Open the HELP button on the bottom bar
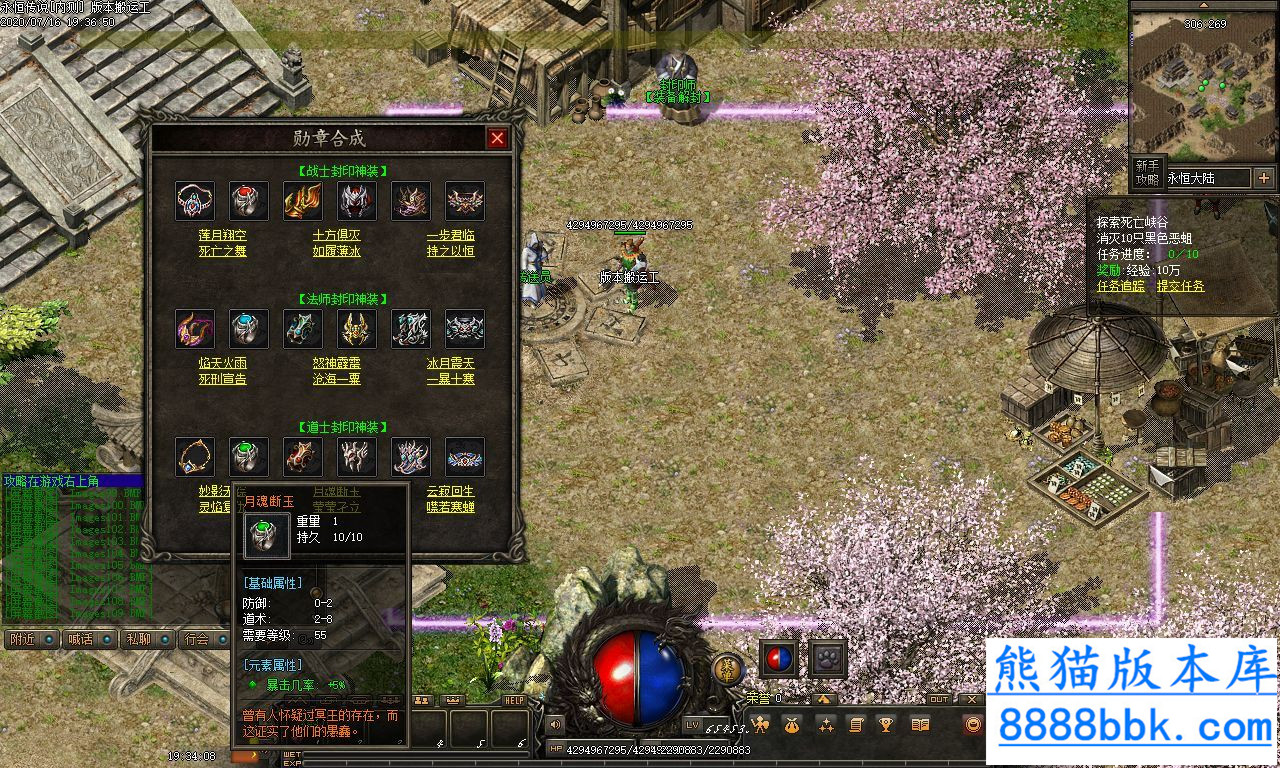Screen dimensions: 1280x768 514,700
